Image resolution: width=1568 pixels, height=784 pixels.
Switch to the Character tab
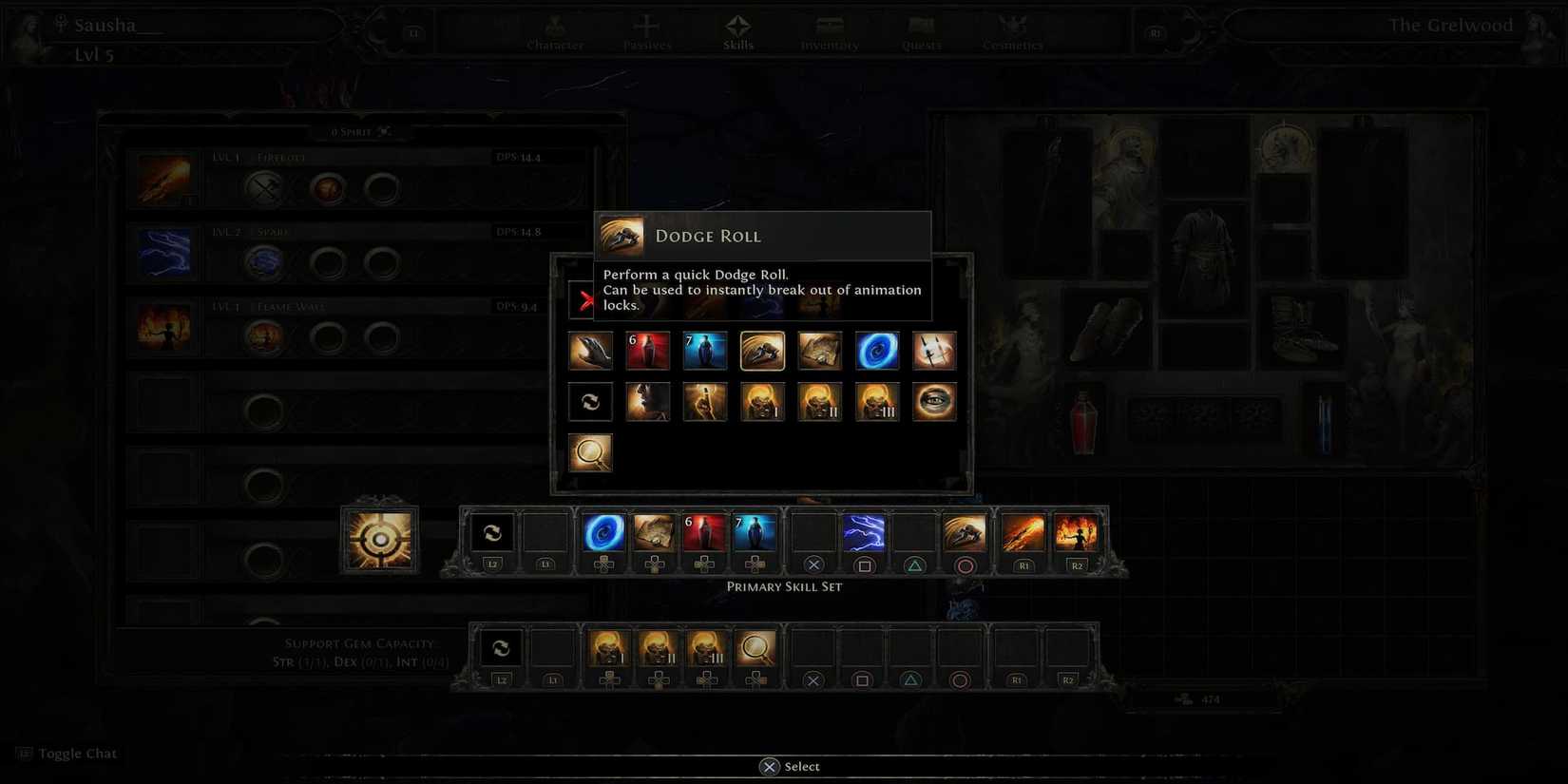[x=554, y=33]
